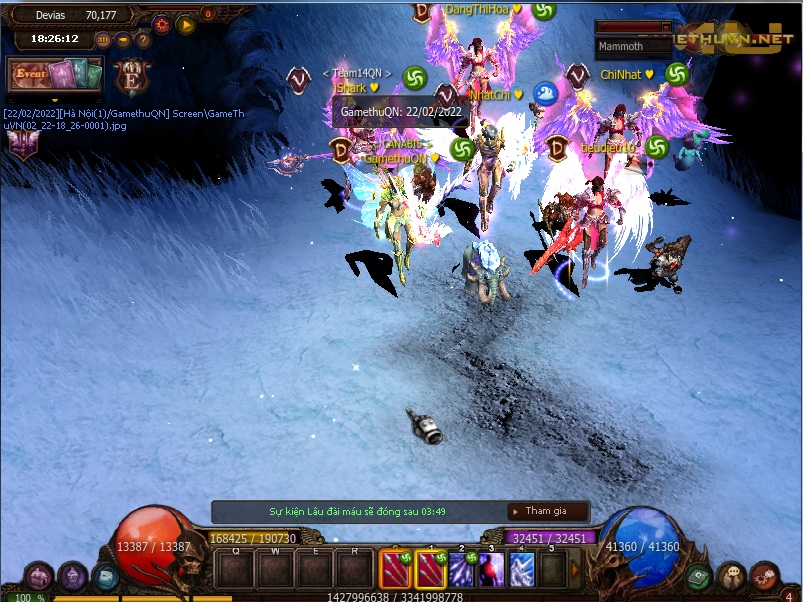Image resolution: width=803 pixels, height=602 pixels.
Task: Open the treasure chest inventory icon
Action: [x=40, y=577]
